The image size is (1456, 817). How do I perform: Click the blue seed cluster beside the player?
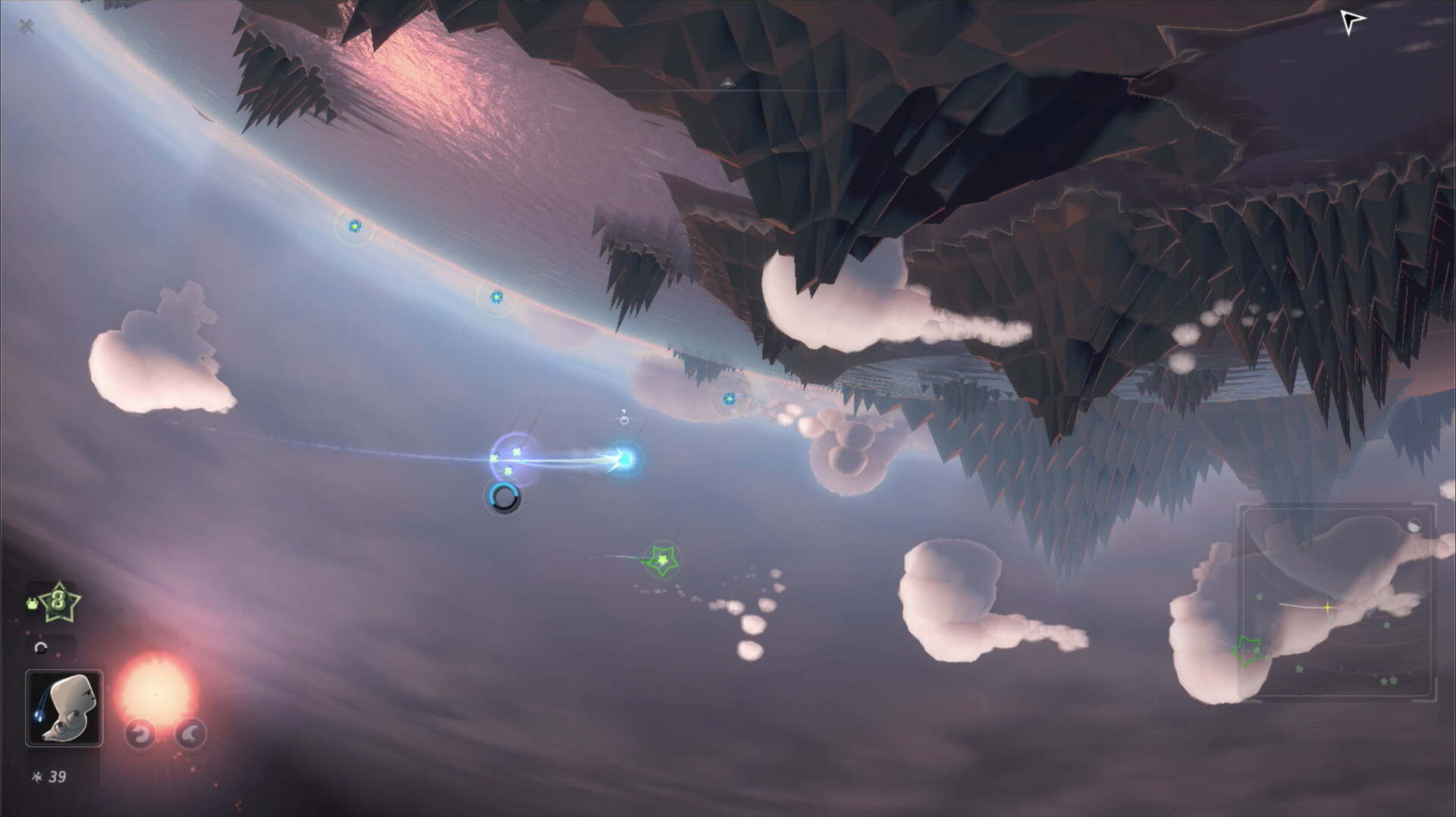point(507,457)
